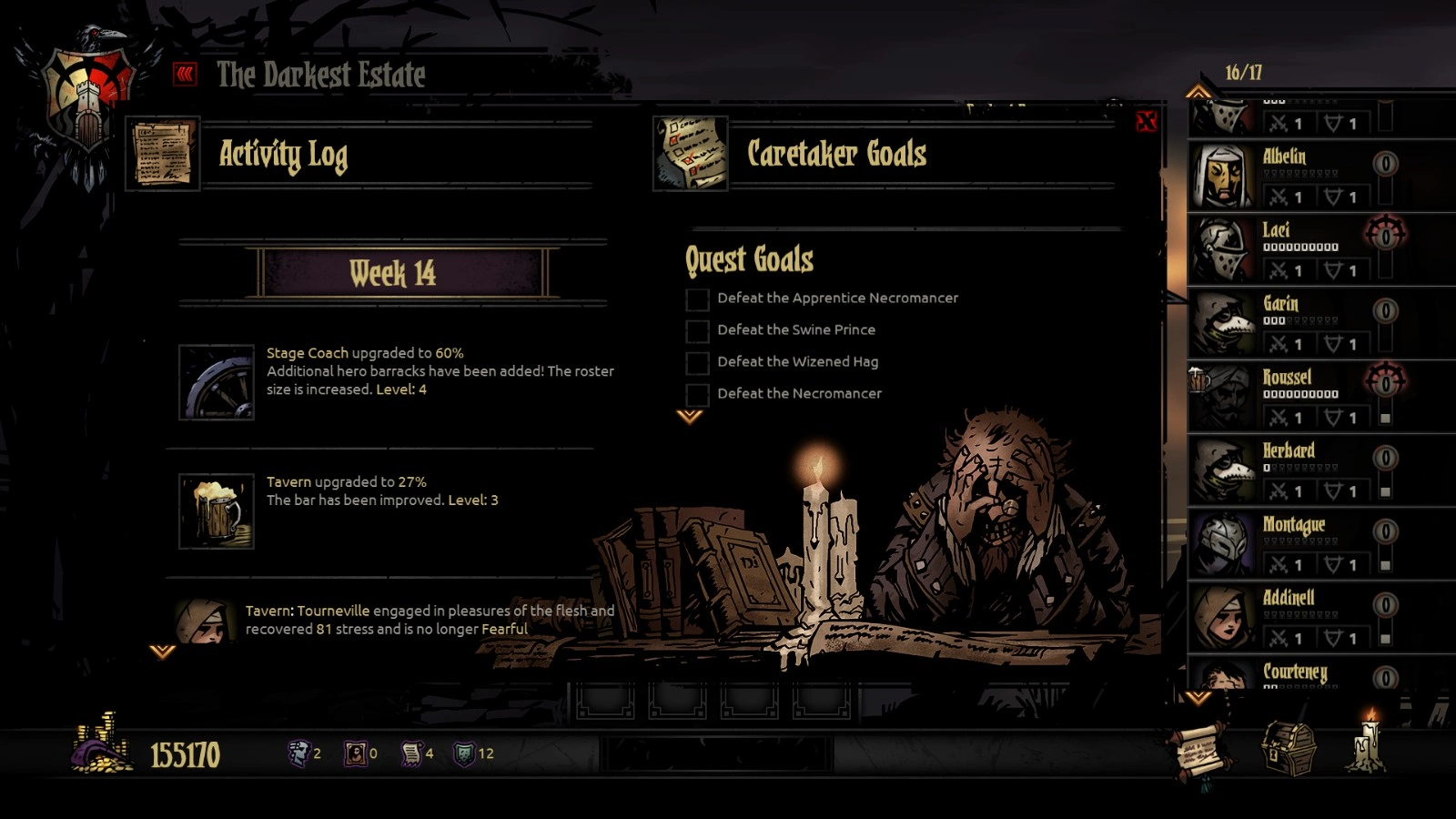
Task: Click the candle icon in bottom bar
Action: click(1368, 743)
